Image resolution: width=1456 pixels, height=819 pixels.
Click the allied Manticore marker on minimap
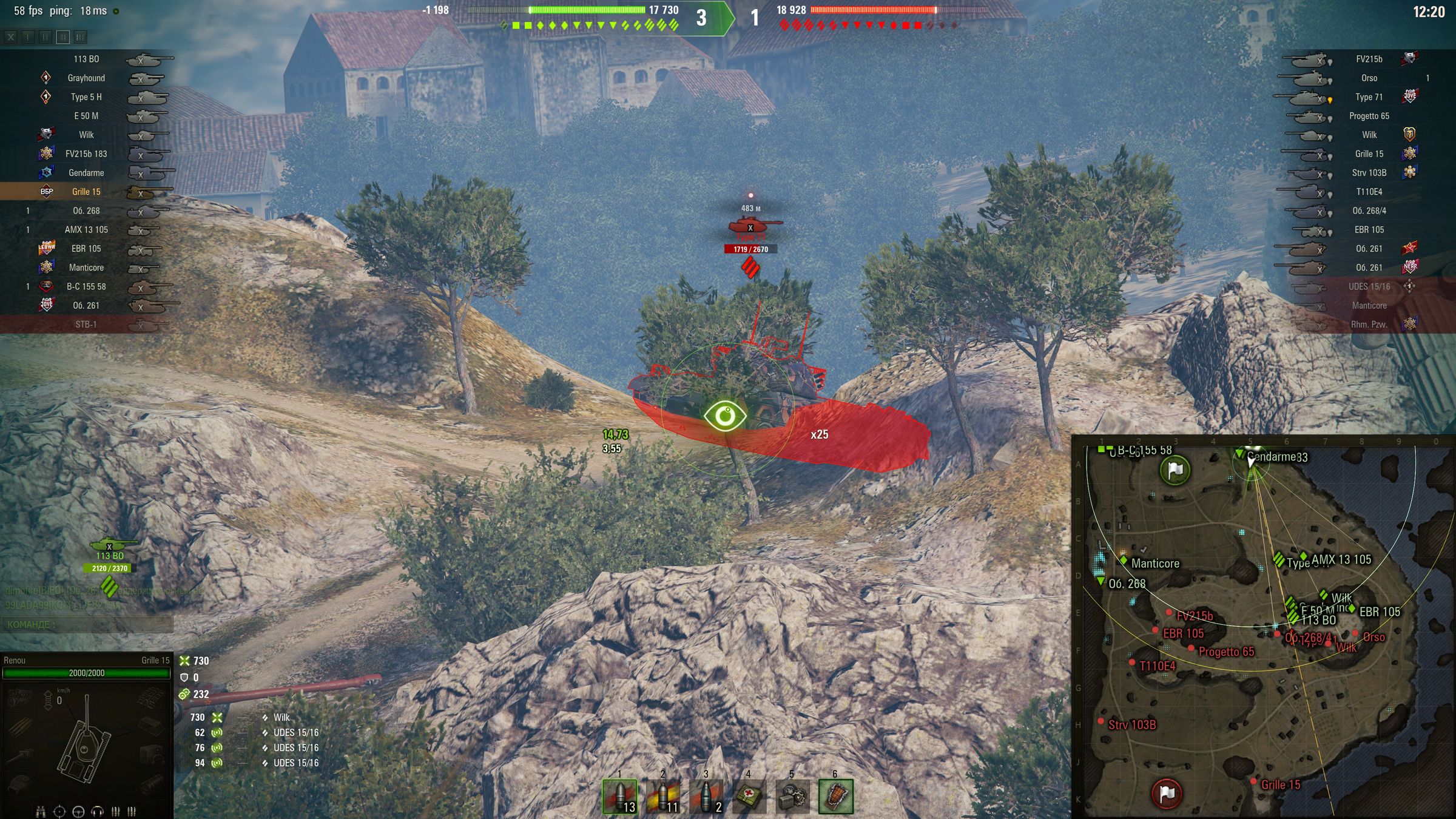(1124, 560)
